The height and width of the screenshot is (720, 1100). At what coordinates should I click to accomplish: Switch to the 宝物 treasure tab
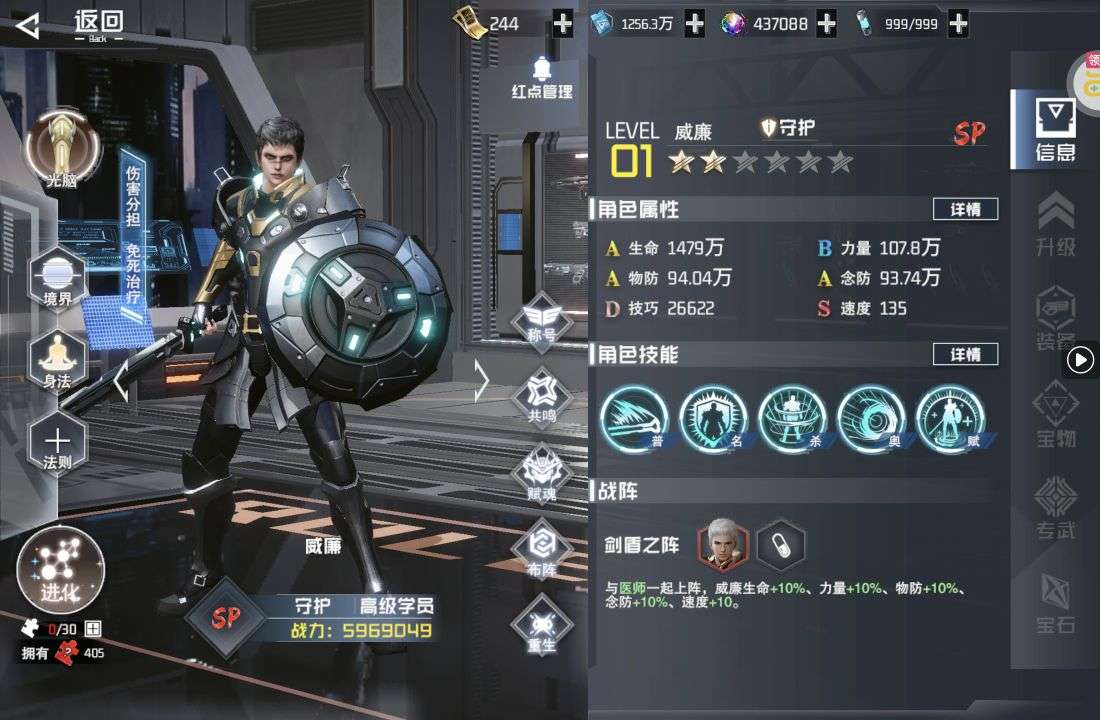click(1055, 415)
